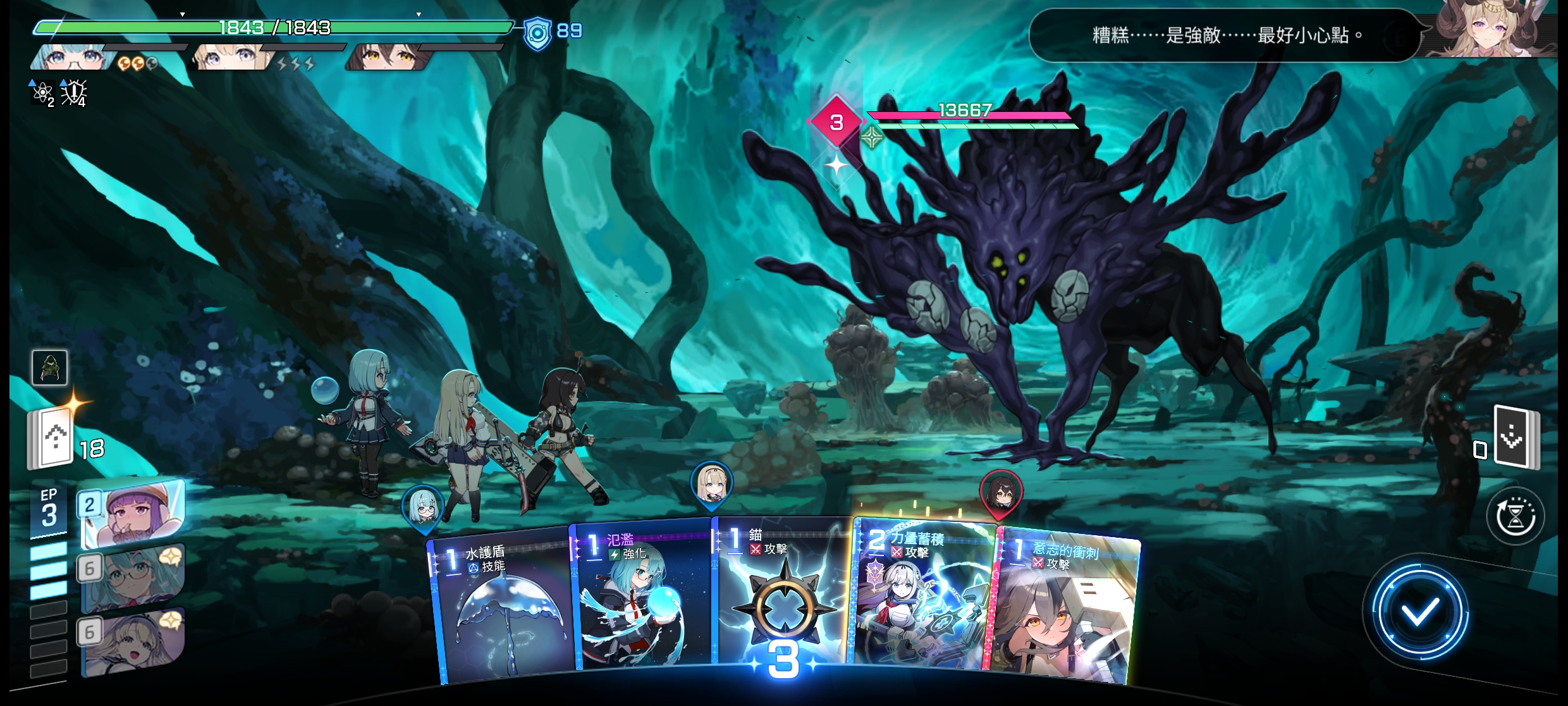Open the hooded figure icon
Viewport: 1568px width, 706px height.
pos(50,368)
